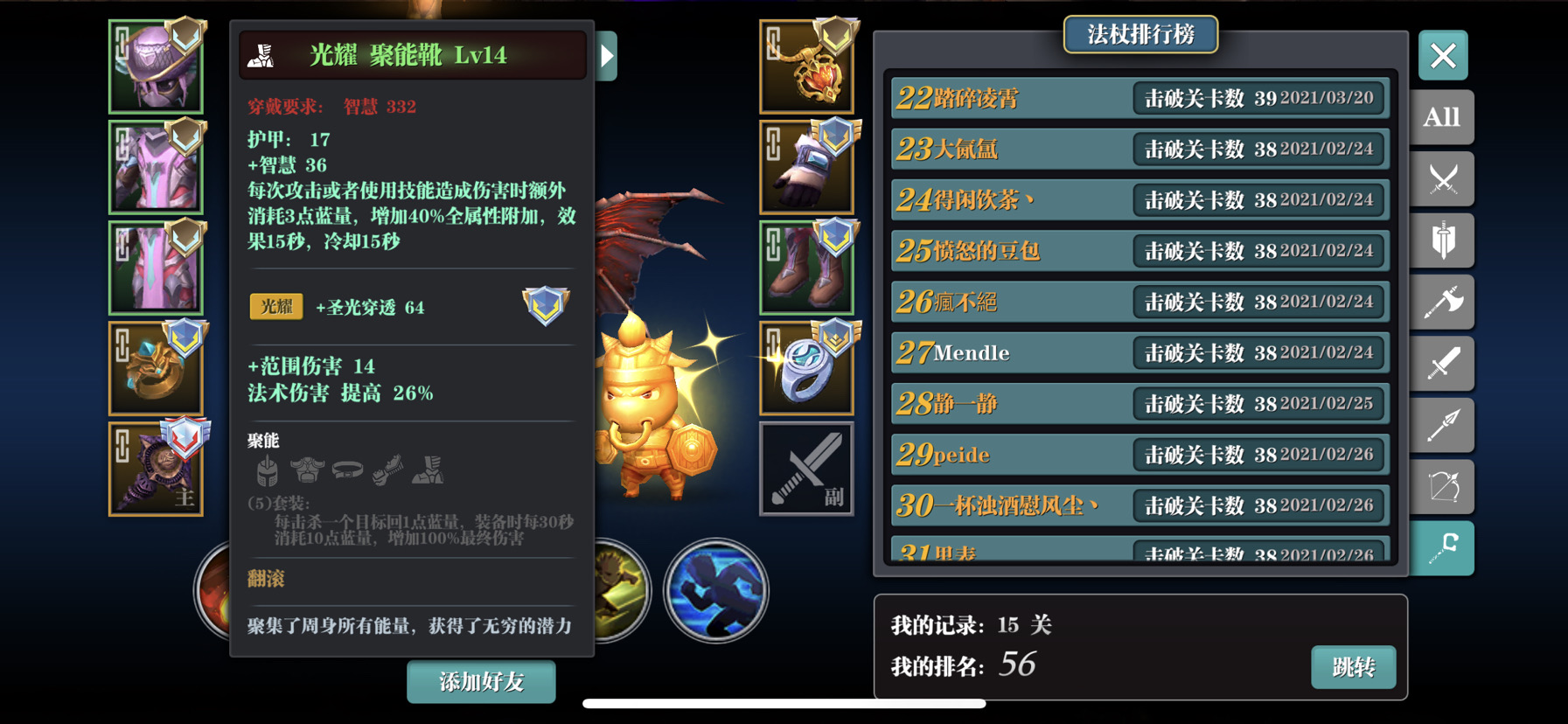Select the purple helmet equipment slot
This screenshot has height=724, width=1568.
(157, 67)
